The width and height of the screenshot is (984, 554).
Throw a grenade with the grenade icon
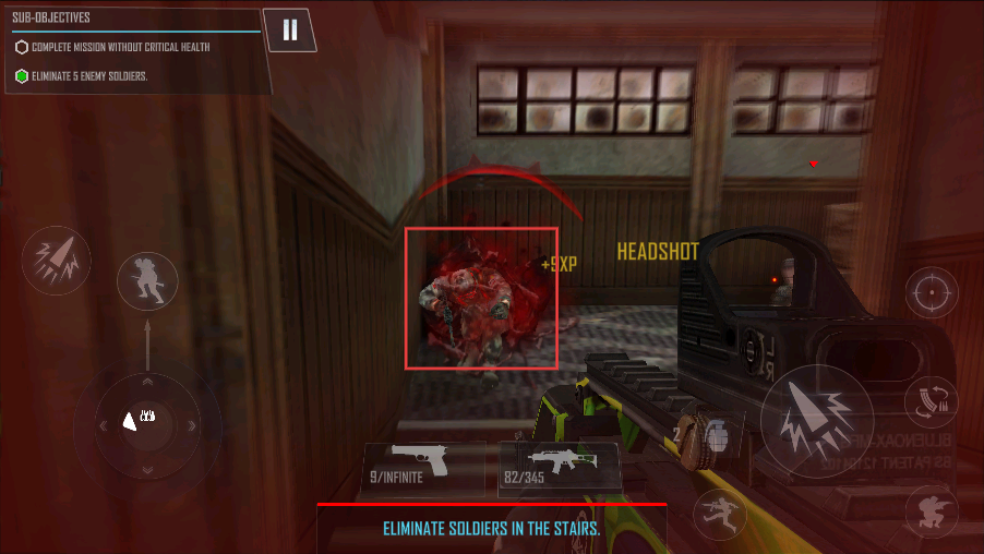pos(713,438)
